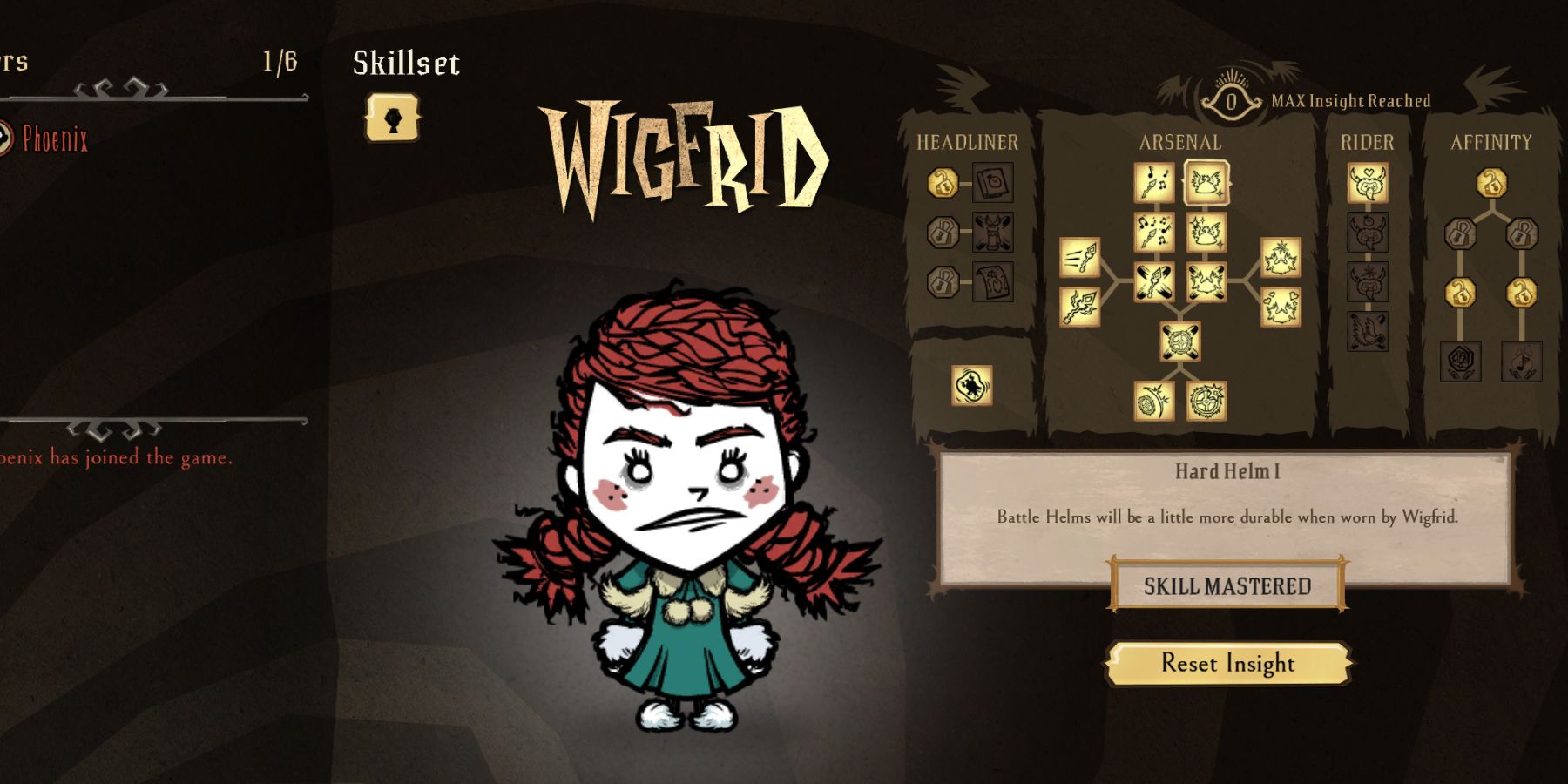Click a locked padlock node in the Affinity branch
1568x784 pixels.
(x=1460, y=233)
